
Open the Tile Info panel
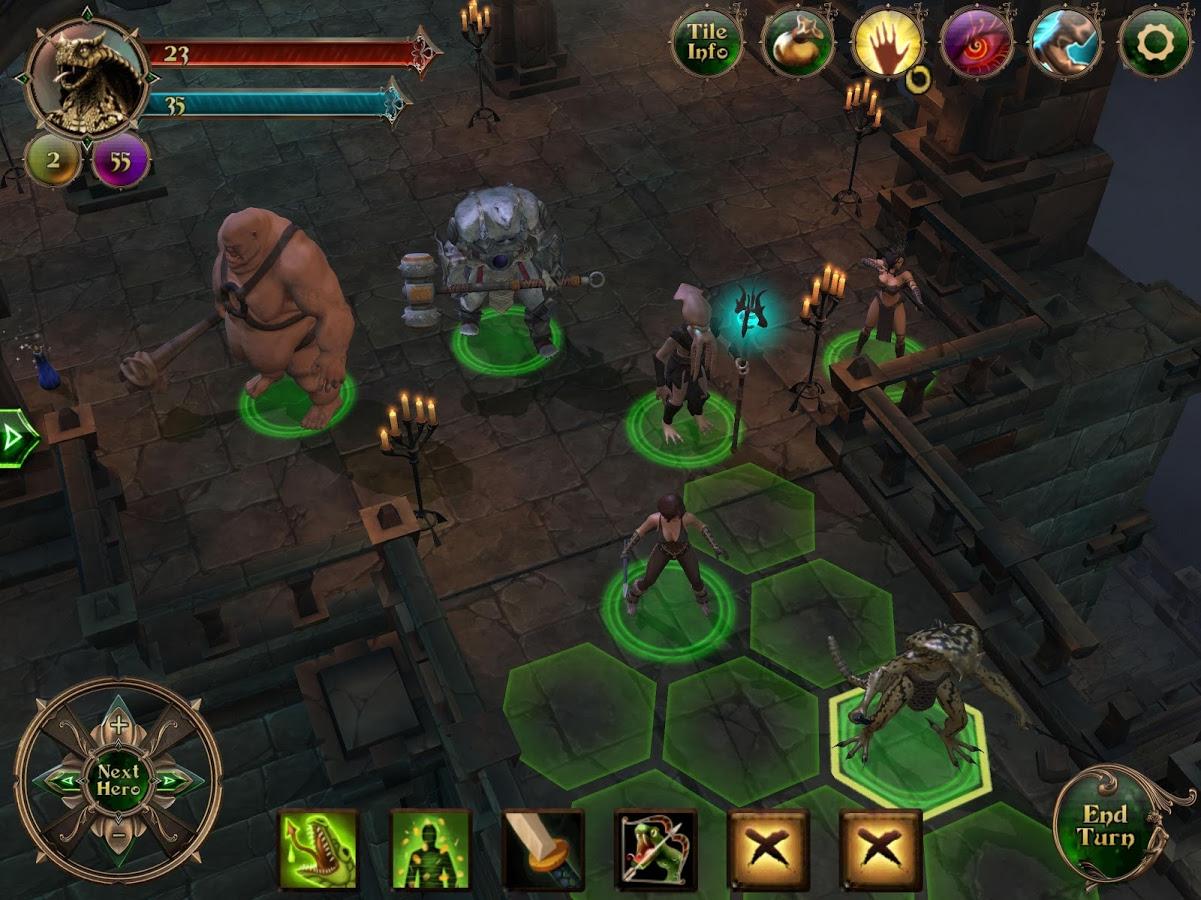pyautogui.click(x=707, y=43)
